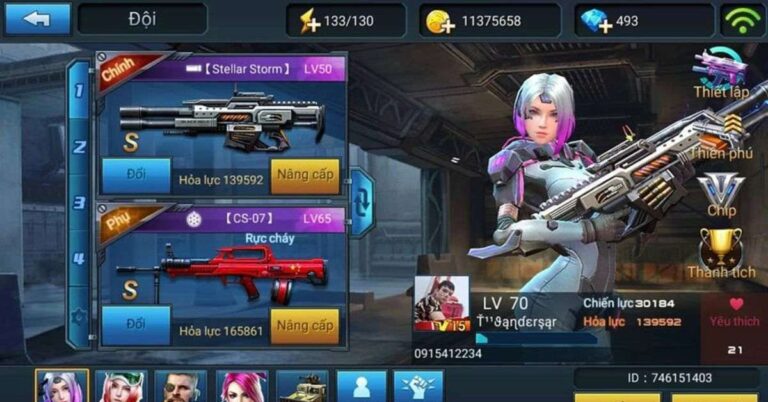
Task: Switch to loadout tab 2
Action: [x=79, y=146]
